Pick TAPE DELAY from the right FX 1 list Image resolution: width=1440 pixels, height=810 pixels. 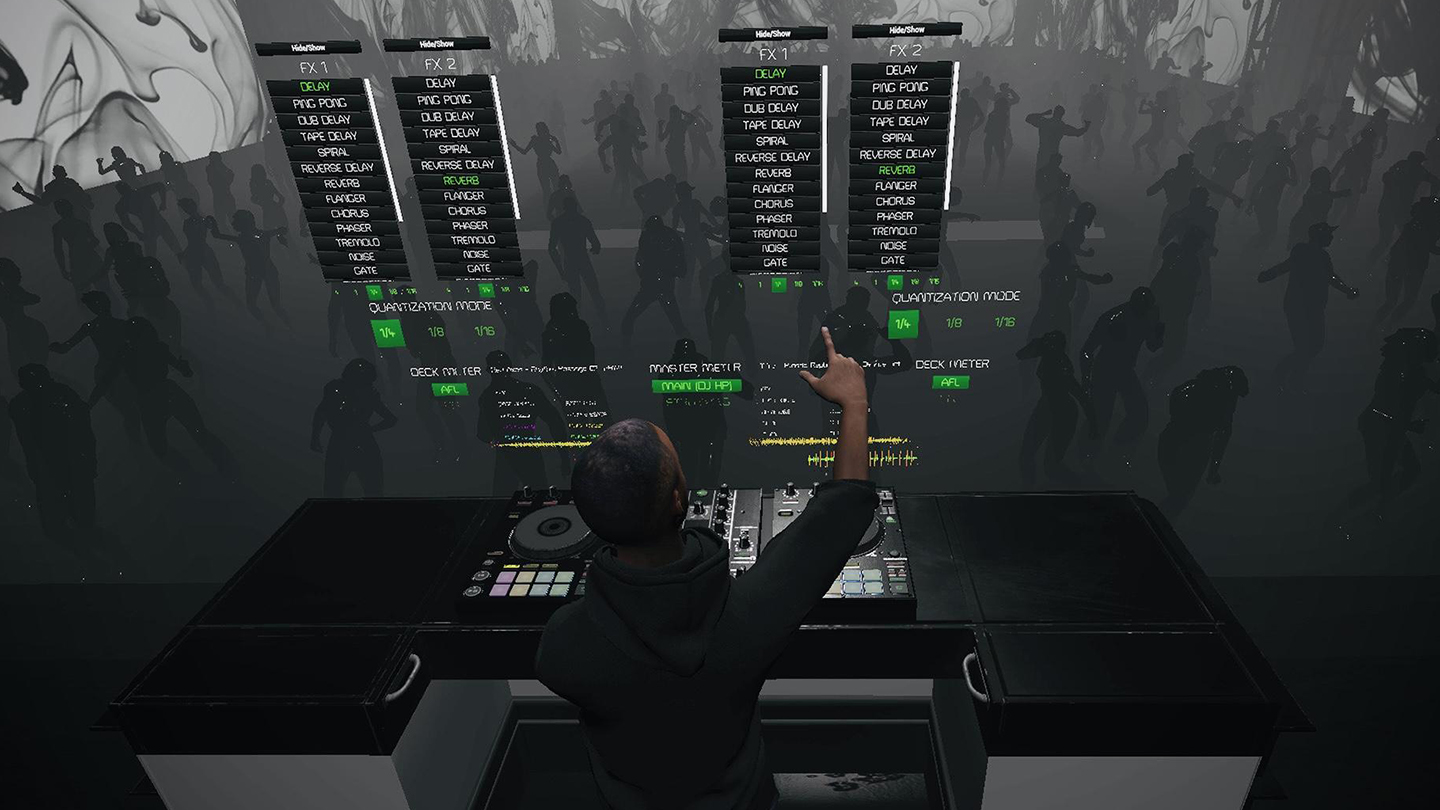(x=772, y=123)
